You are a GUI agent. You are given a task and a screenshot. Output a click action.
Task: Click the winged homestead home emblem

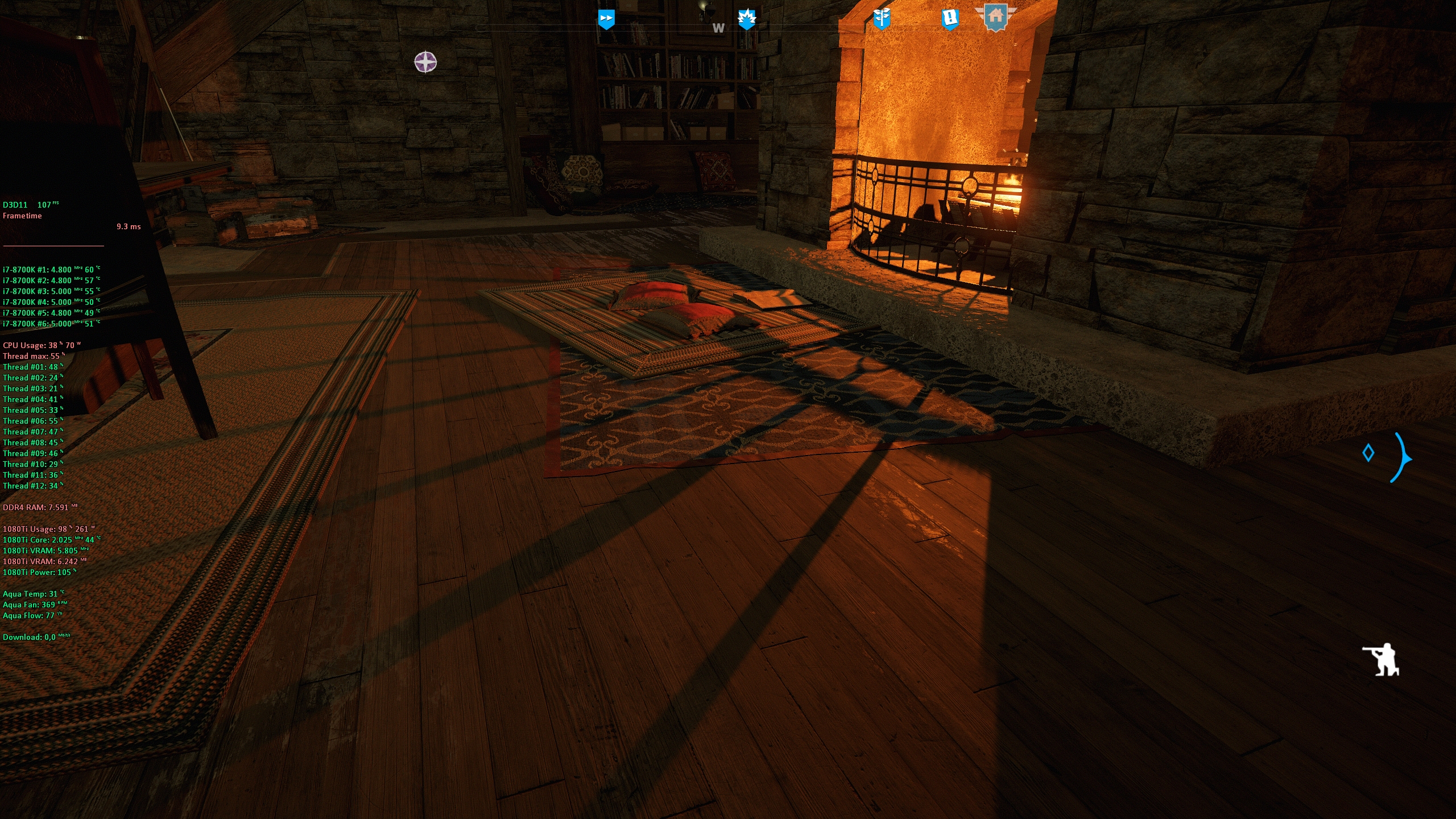[x=996, y=18]
